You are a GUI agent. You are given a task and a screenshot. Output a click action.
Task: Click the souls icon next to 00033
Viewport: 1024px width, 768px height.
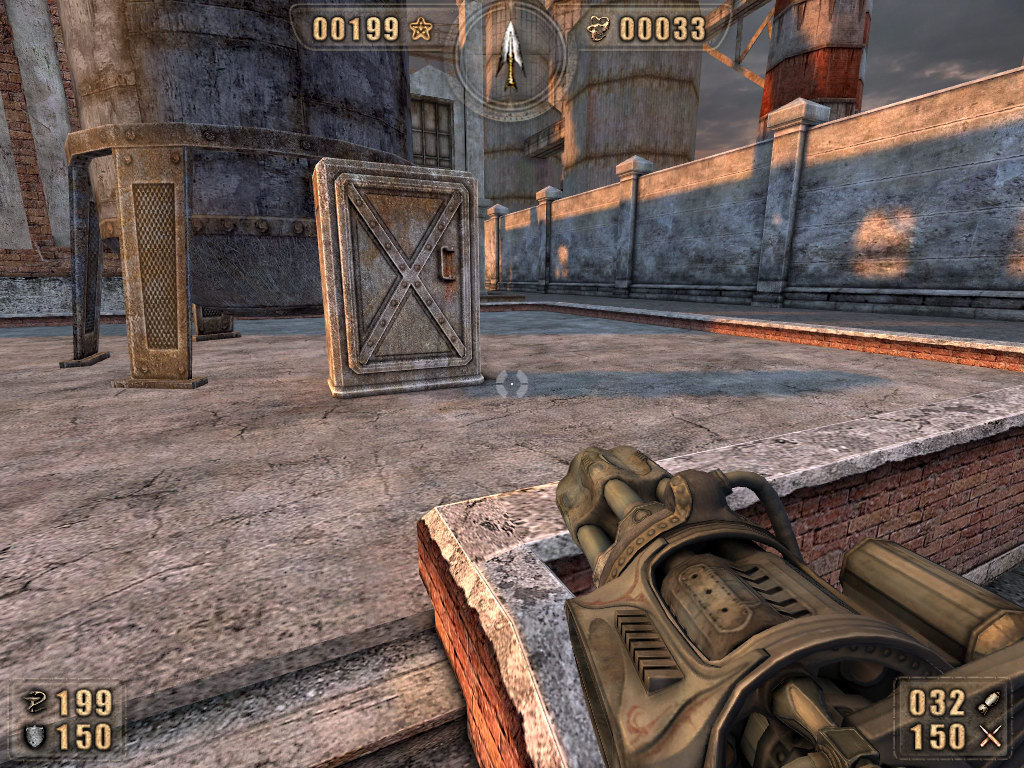598,30
